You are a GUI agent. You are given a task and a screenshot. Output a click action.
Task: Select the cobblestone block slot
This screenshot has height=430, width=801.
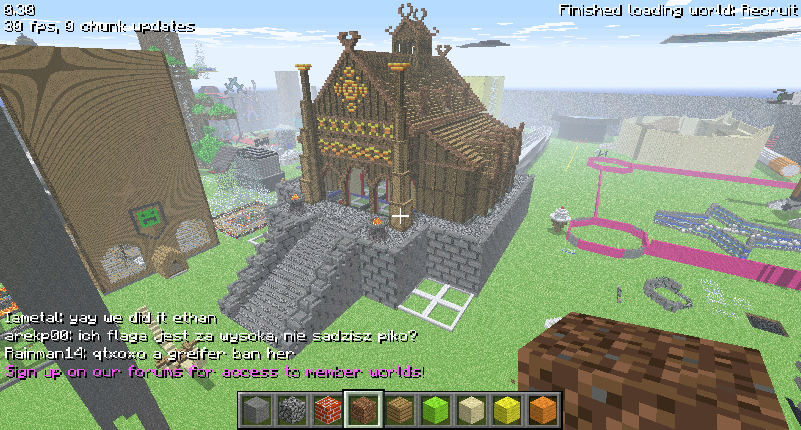click(x=293, y=410)
